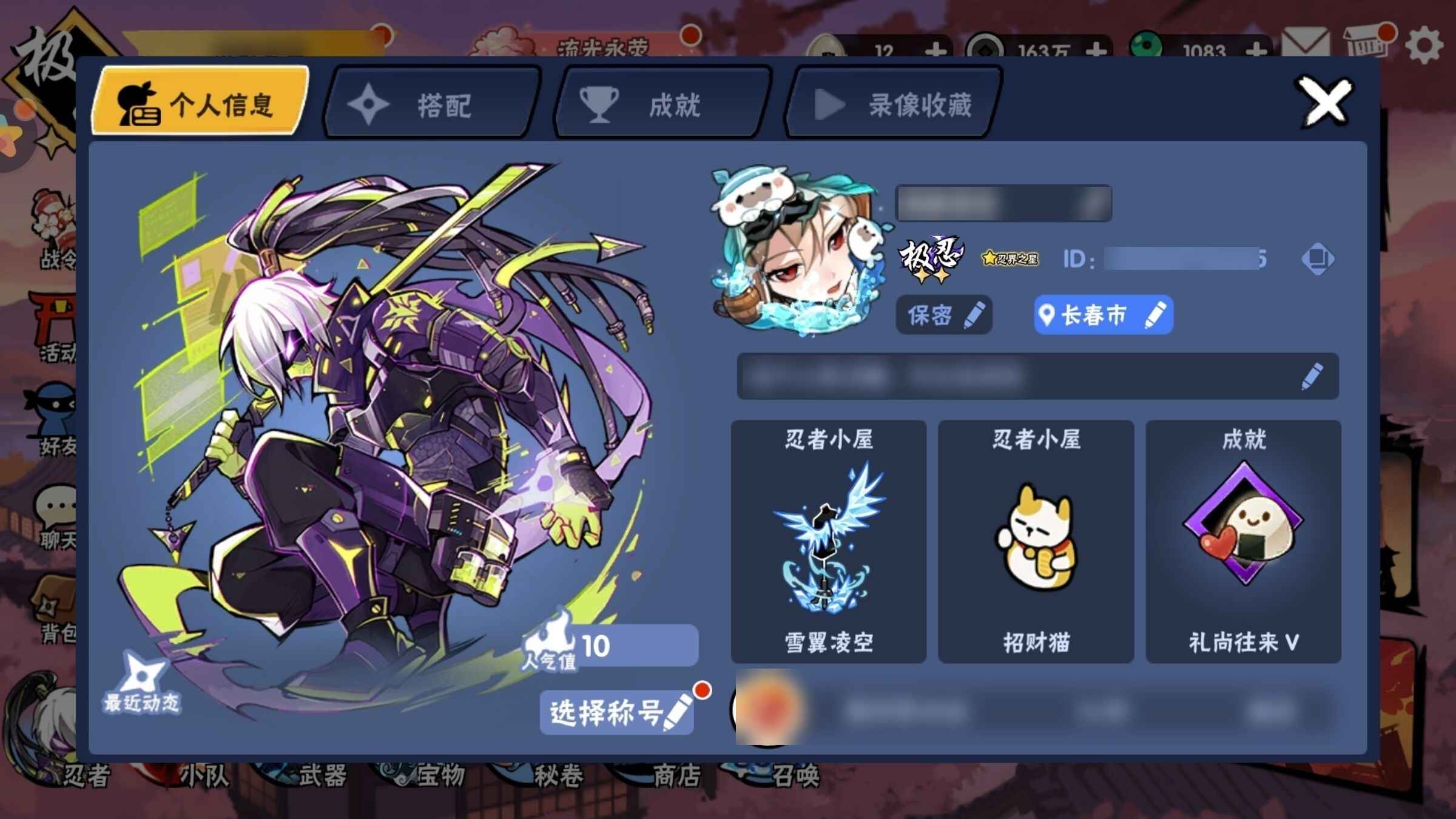Screen dimensions: 1456x819
Task: Edit the 保密 gender setting
Action: click(944, 315)
